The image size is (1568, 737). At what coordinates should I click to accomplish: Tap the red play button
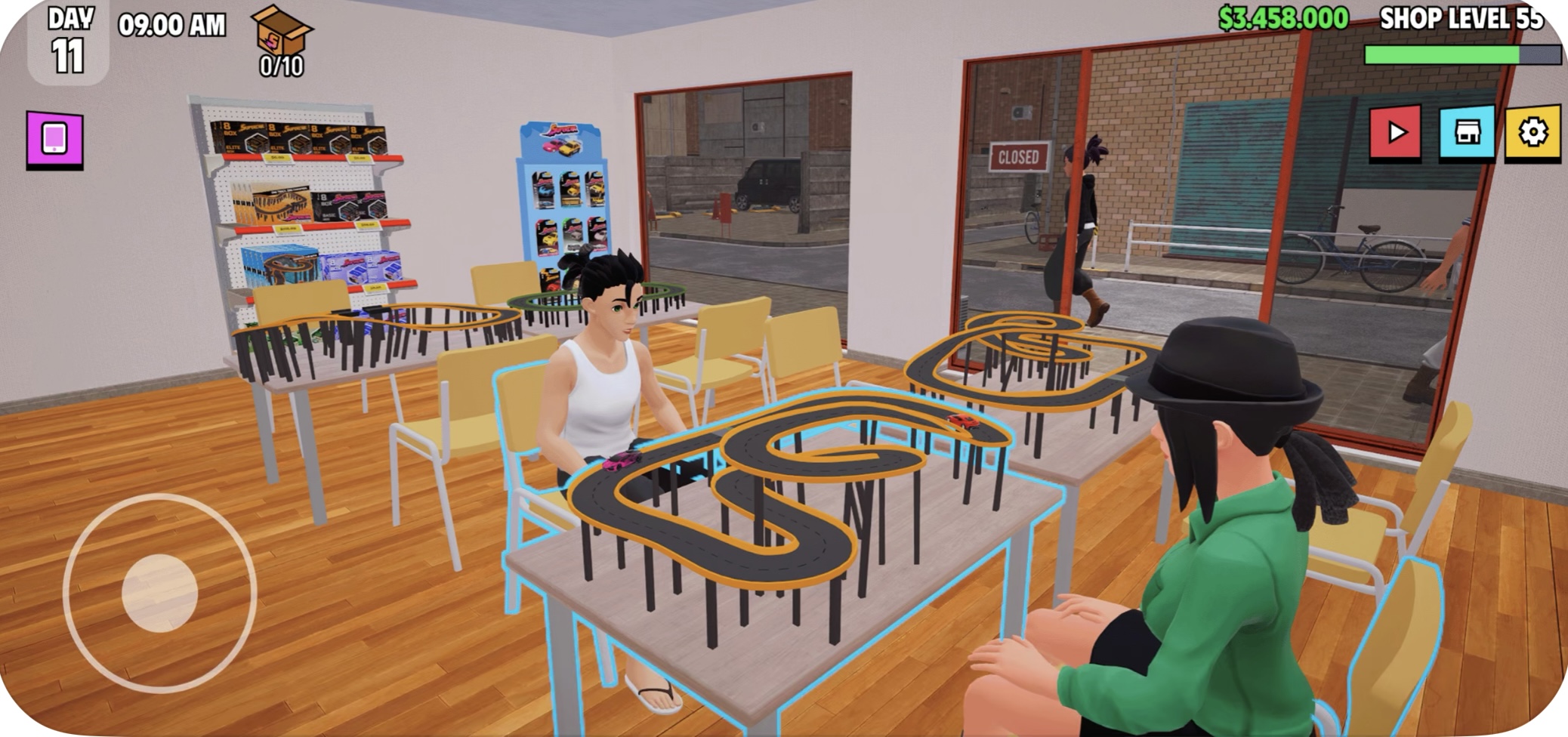pyautogui.click(x=1395, y=133)
